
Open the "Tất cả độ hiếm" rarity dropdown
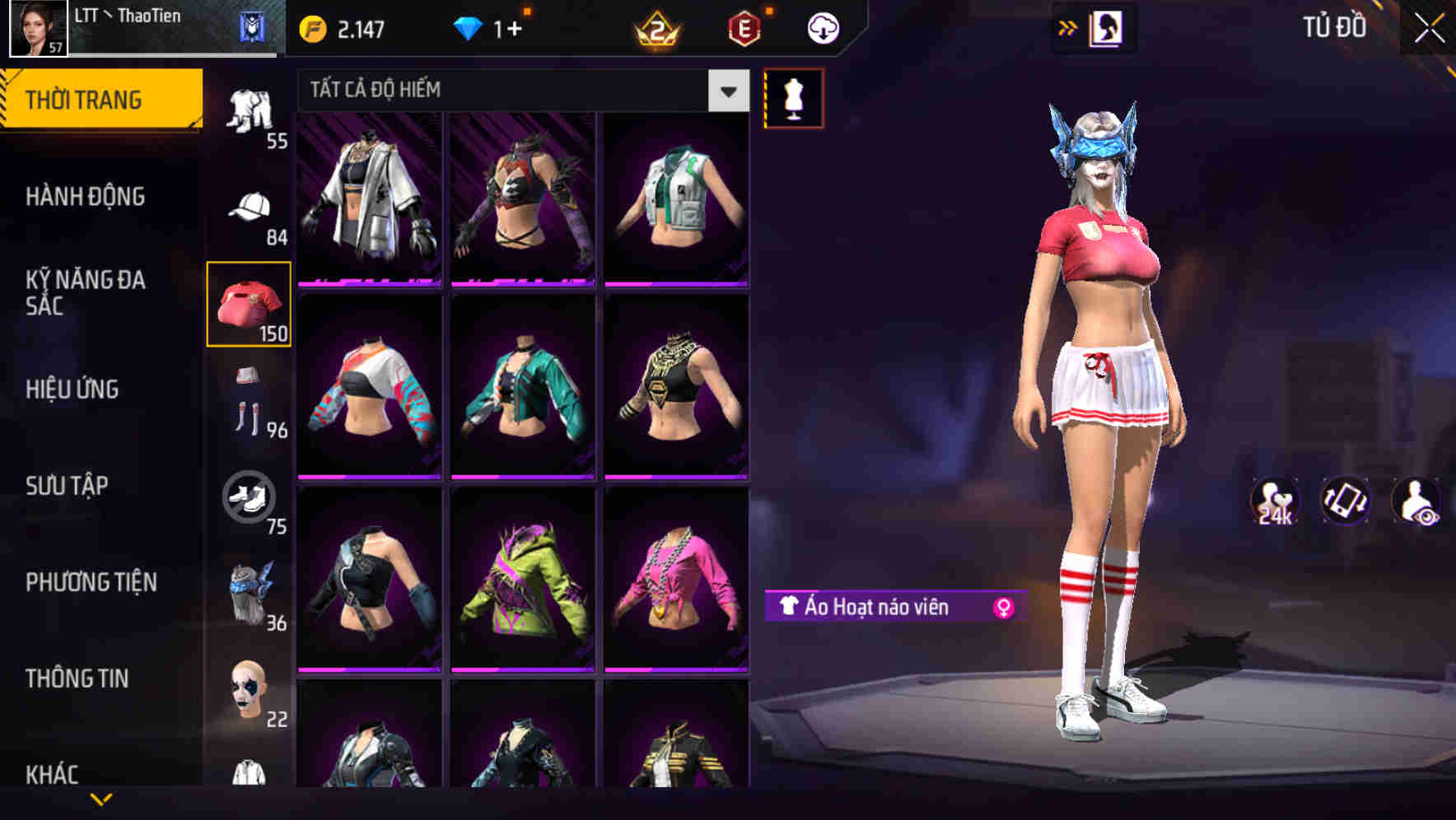click(x=519, y=91)
